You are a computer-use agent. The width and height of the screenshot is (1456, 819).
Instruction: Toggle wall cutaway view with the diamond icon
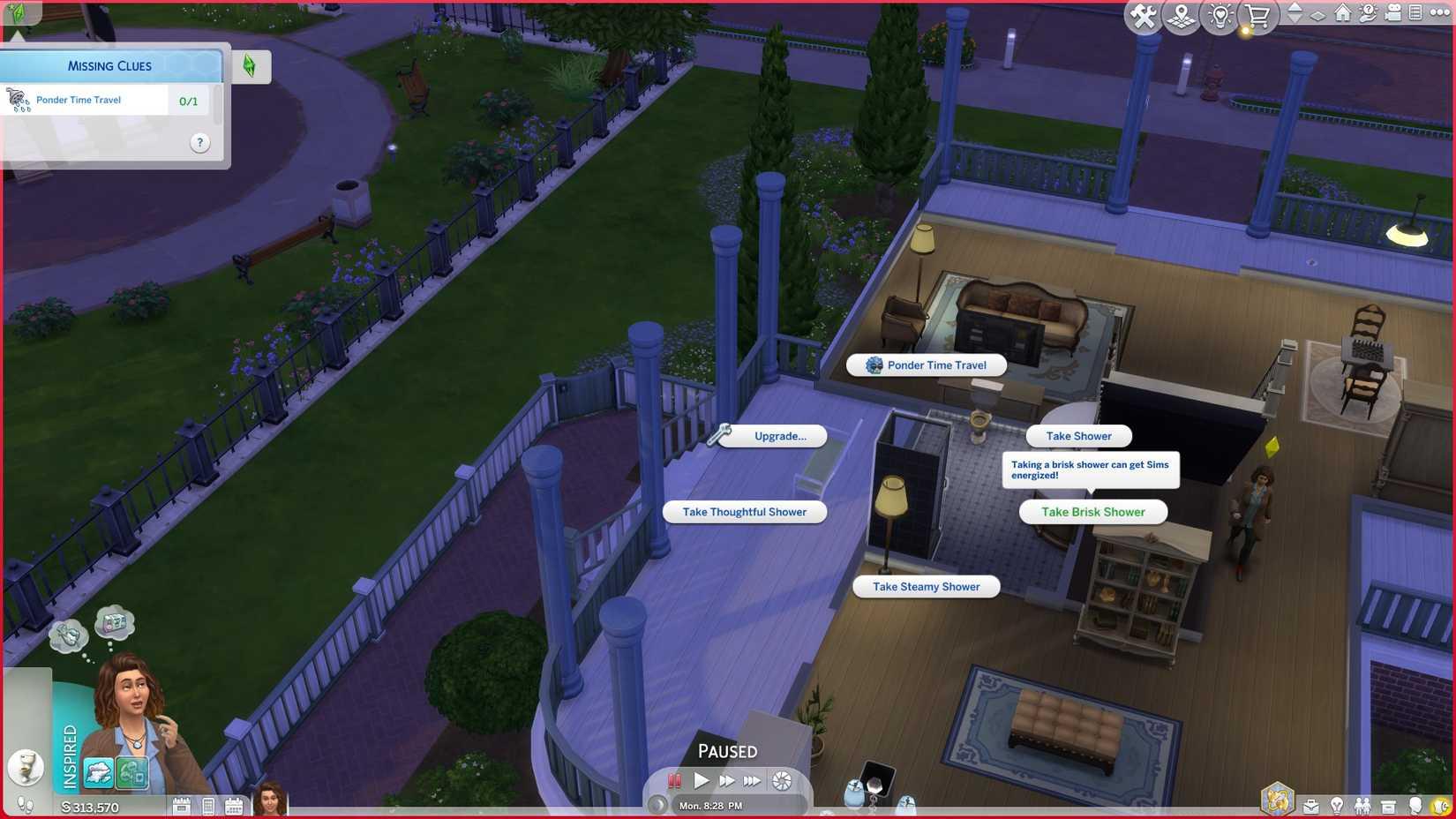(x=1318, y=14)
